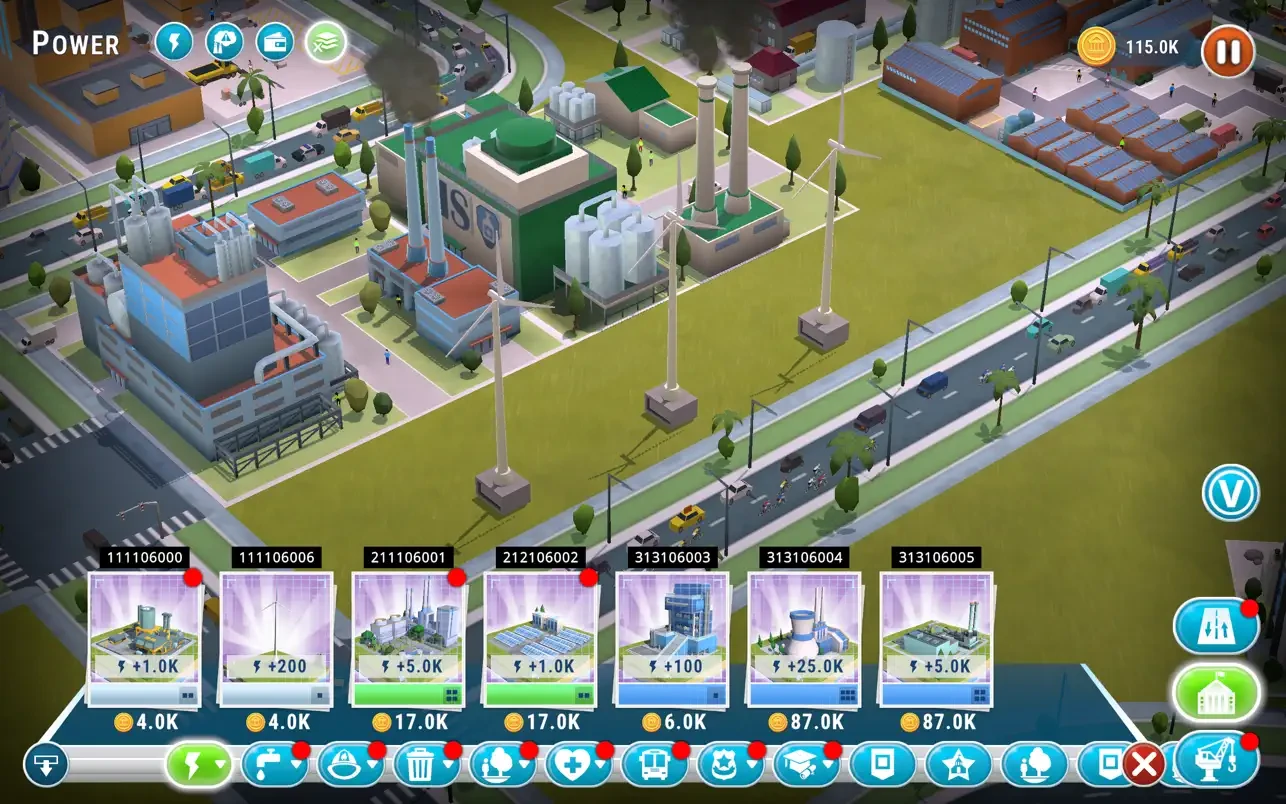
Task: Show the wallet finances overlay
Action: [x=275, y=42]
